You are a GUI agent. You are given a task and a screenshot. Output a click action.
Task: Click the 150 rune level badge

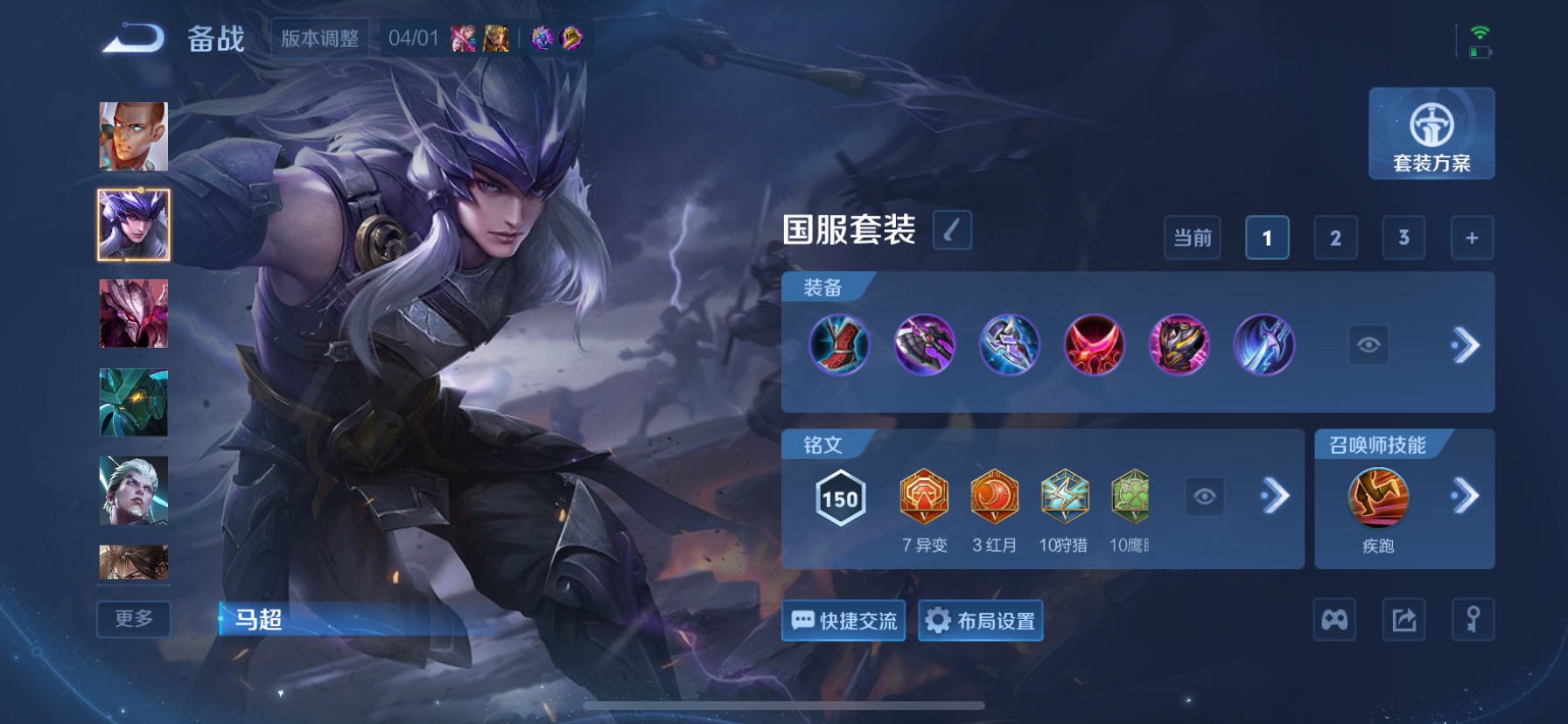coord(838,498)
